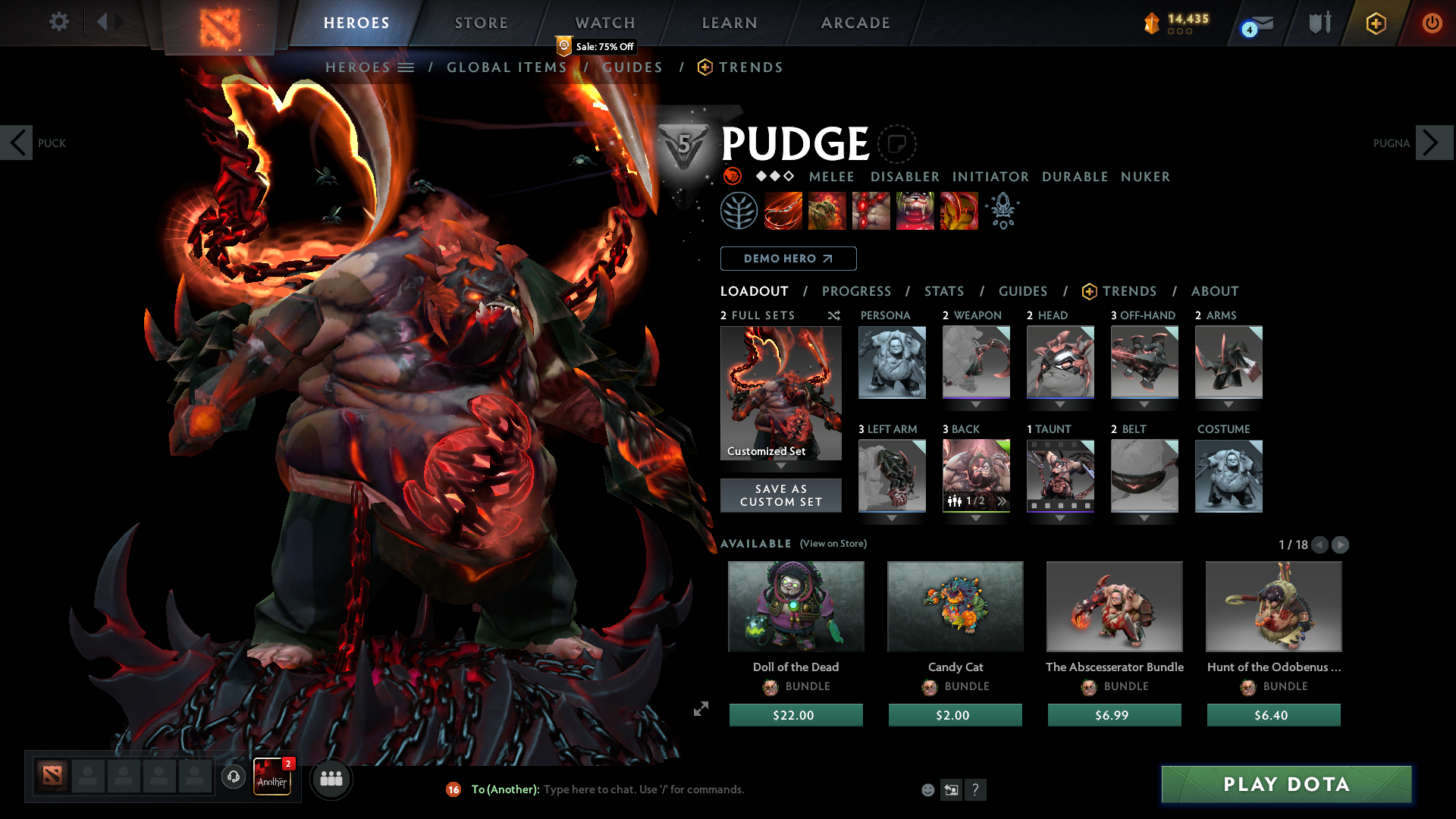Open the emoticon picker in the chat bar
This screenshot has width=1456, height=819.
927,789
